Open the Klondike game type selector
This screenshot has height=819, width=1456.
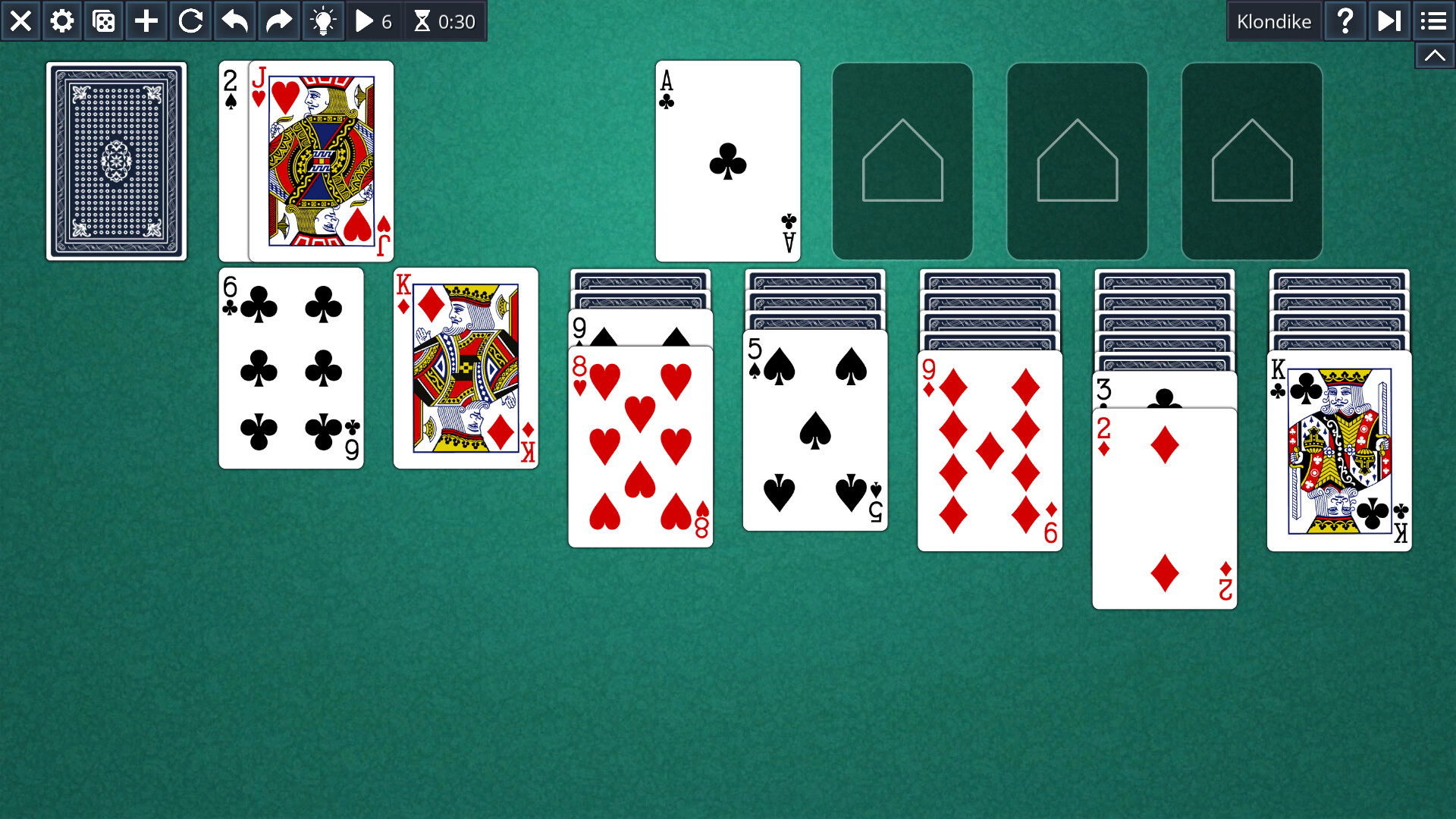(x=1275, y=20)
